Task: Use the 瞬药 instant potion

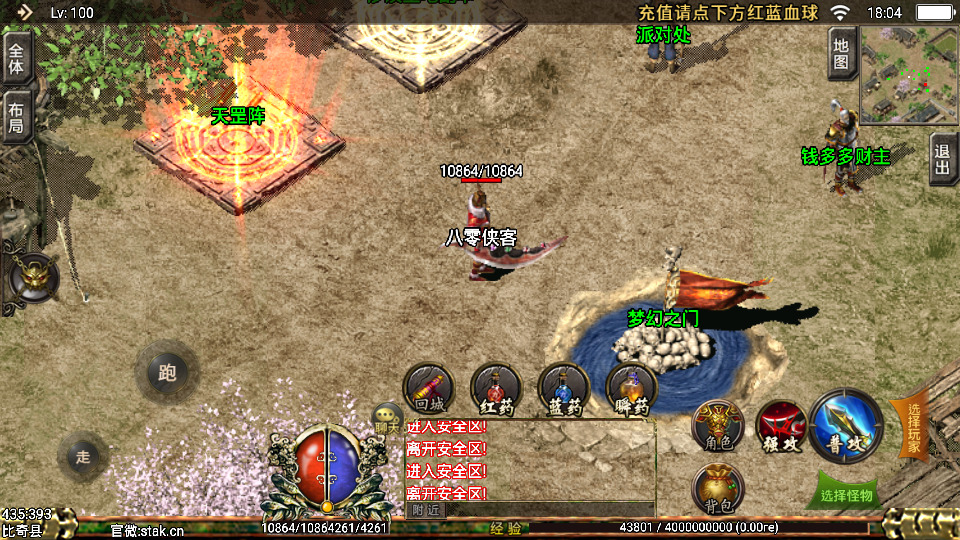Action: (x=632, y=390)
